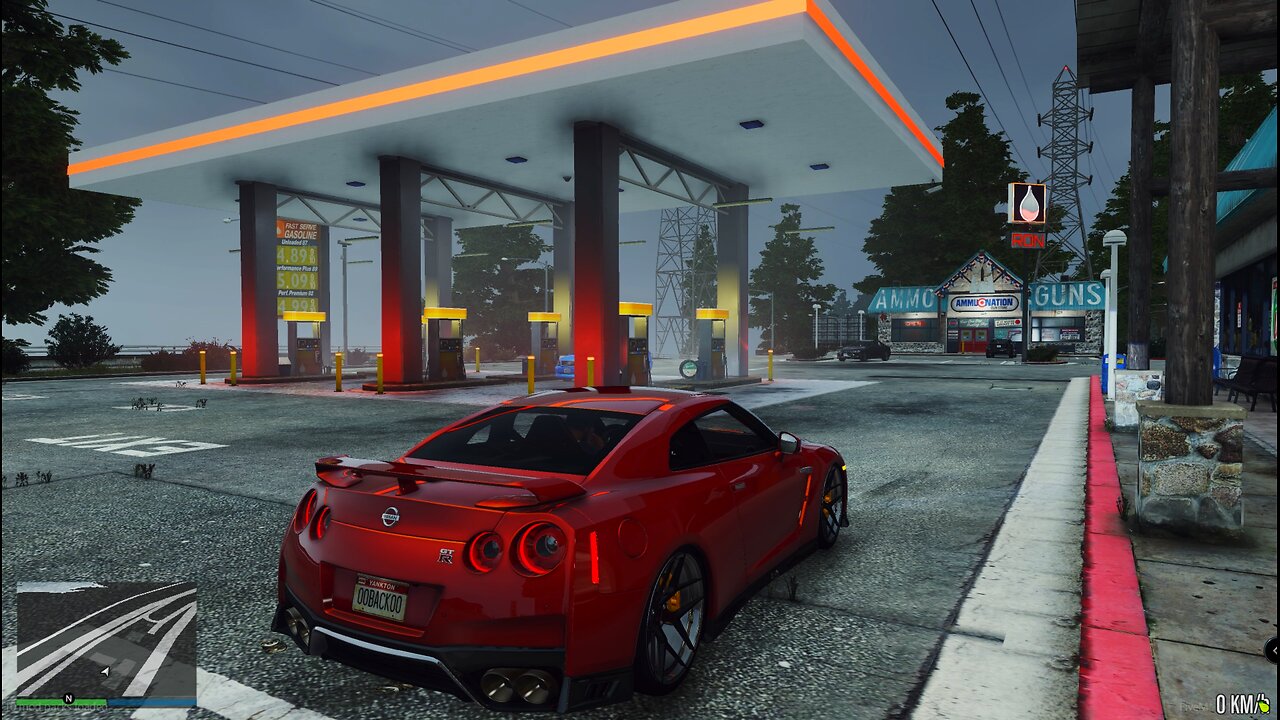Viewport: 1280px width, 720px height.
Task: Click the flame logo on the Gasoline sign
Action: click(280, 231)
